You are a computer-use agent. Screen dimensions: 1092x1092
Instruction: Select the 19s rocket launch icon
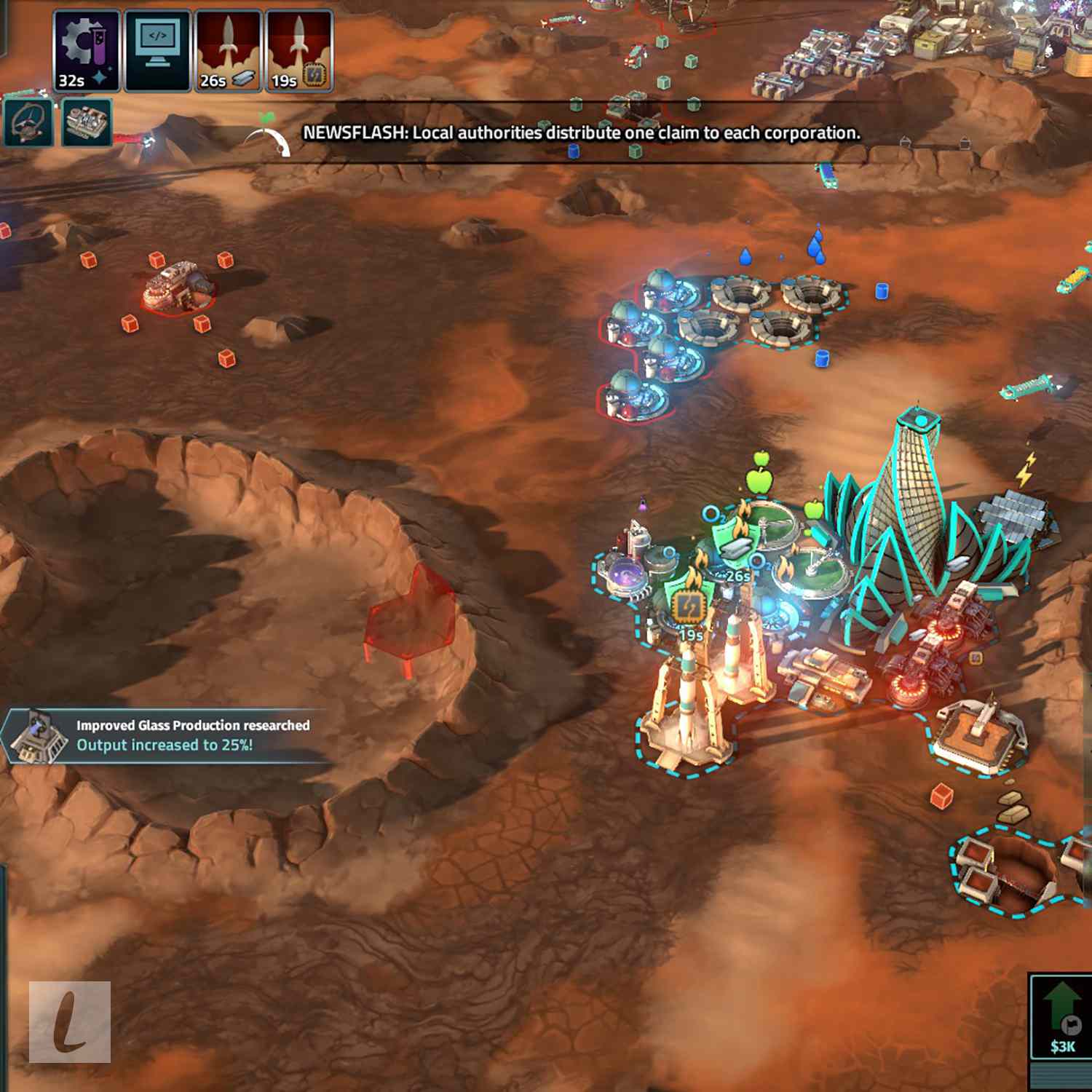pos(298,50)
